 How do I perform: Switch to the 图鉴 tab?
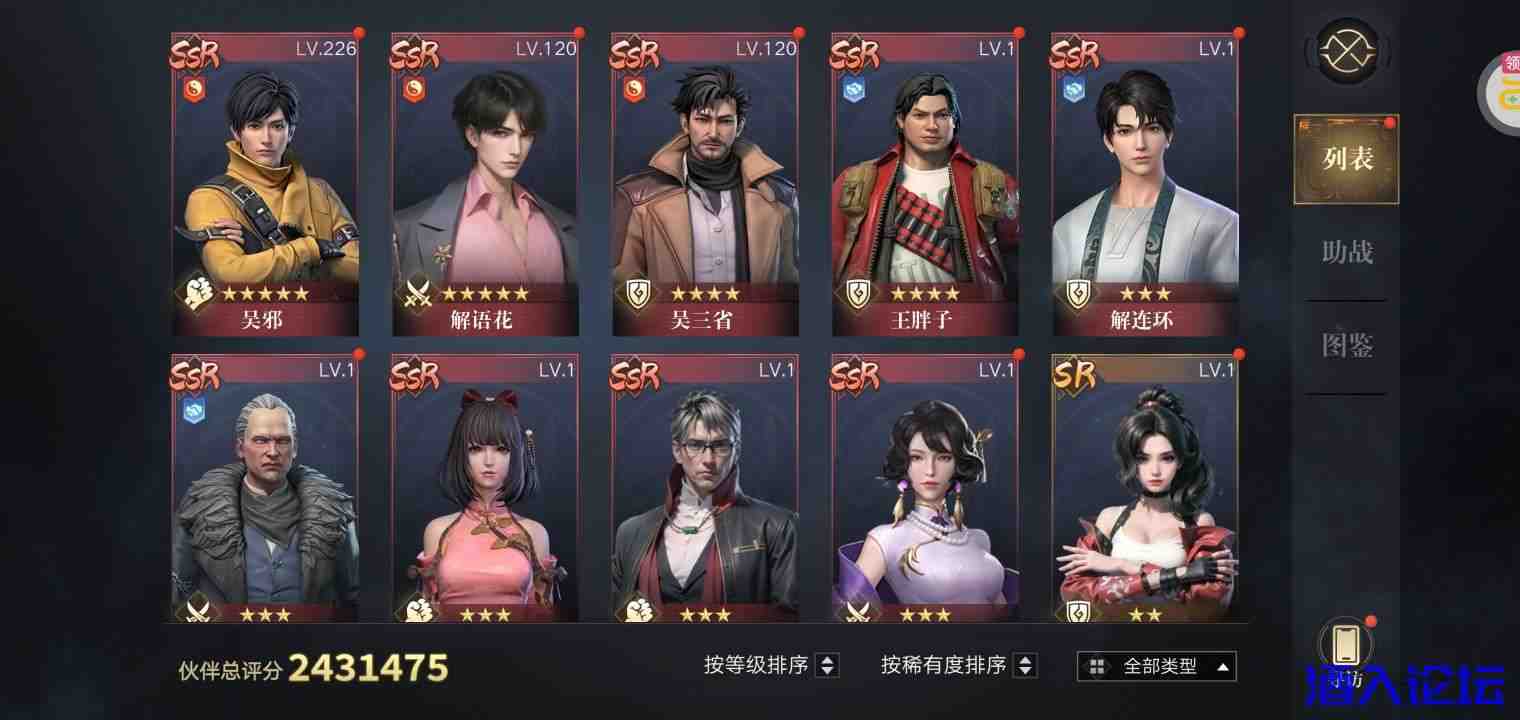[x=1345, y=345]
